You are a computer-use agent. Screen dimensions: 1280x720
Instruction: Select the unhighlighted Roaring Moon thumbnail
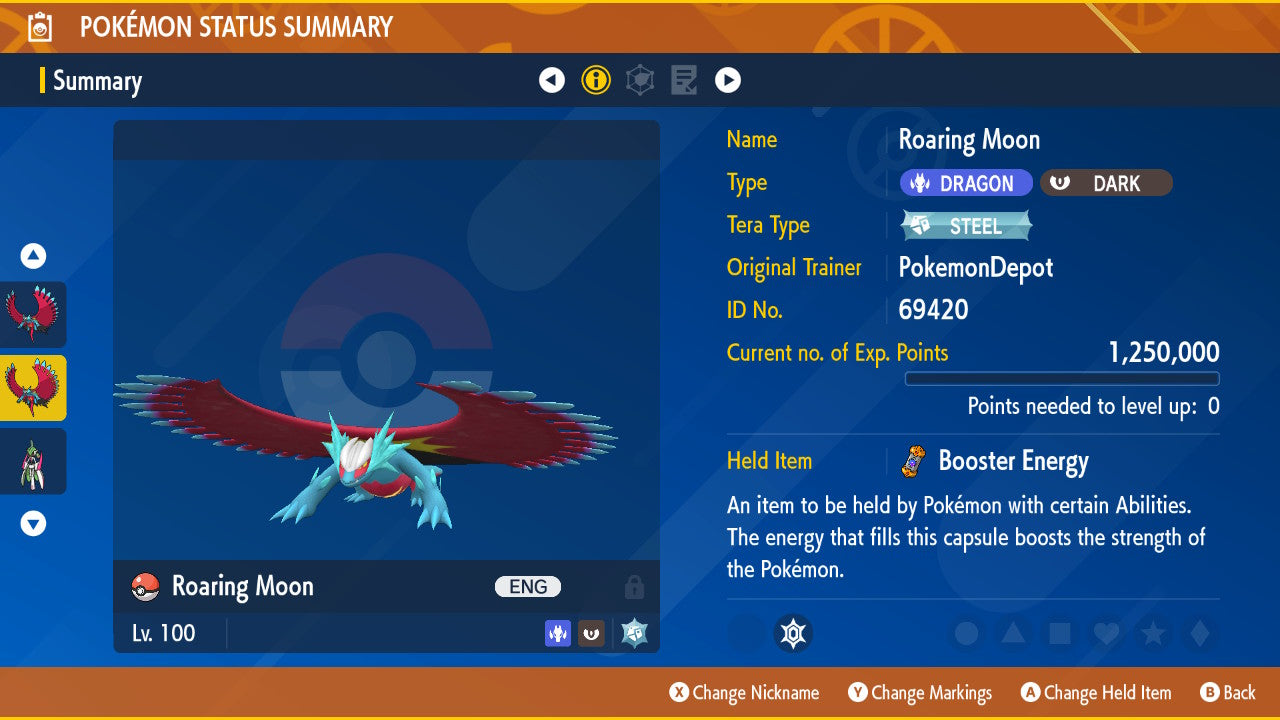click(x=33, y=314)
